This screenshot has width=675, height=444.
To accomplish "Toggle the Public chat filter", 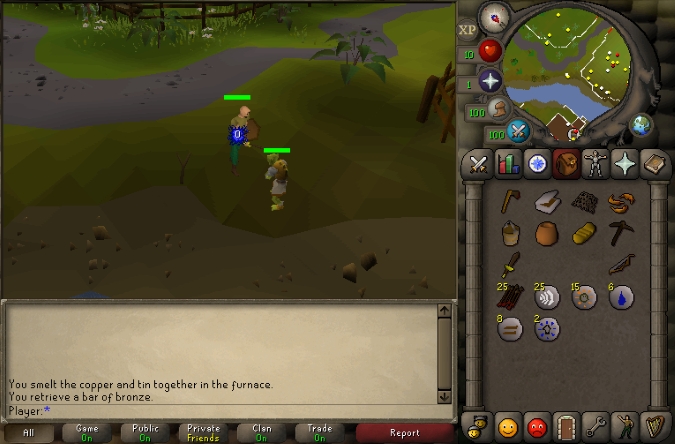I will click(144, 433).
